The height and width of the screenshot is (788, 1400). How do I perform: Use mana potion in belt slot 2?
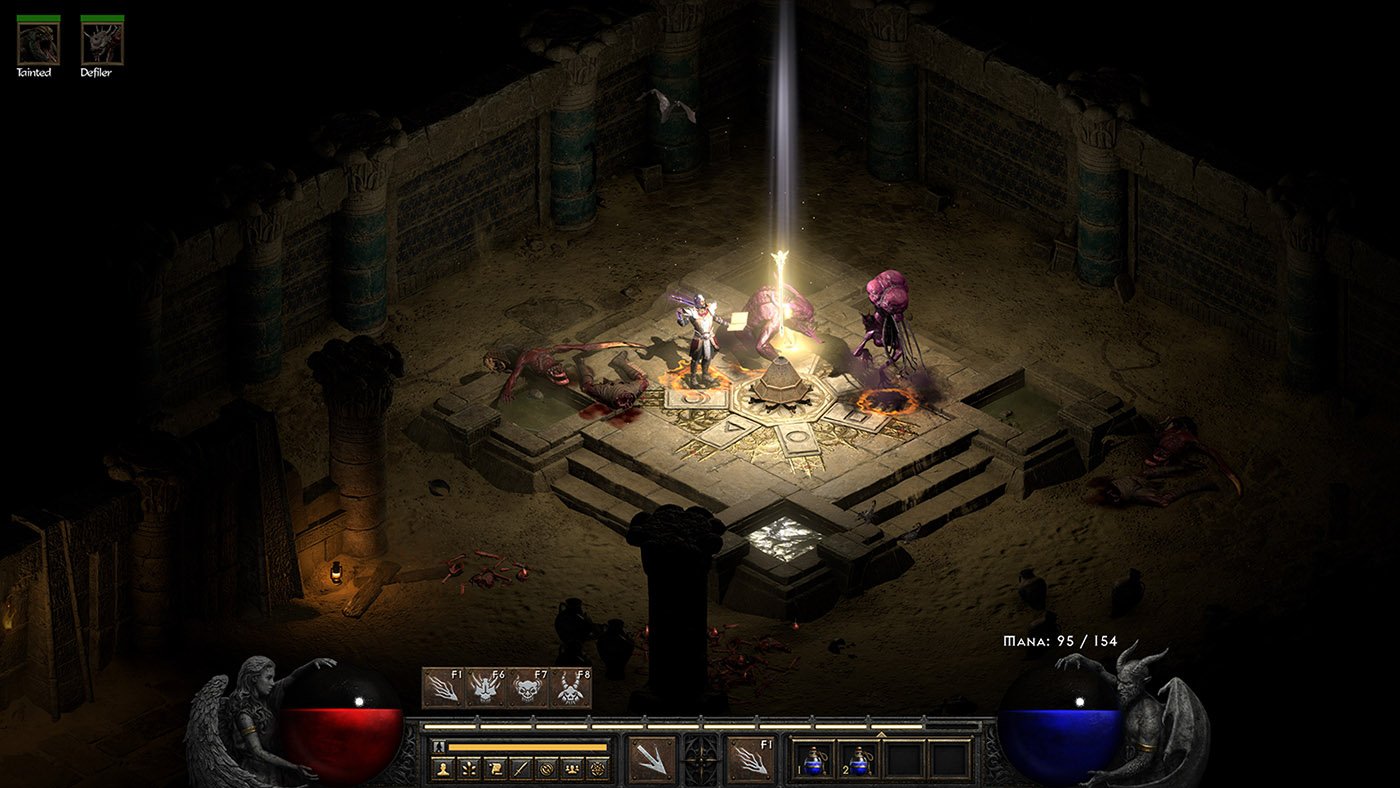pos(858,760)
